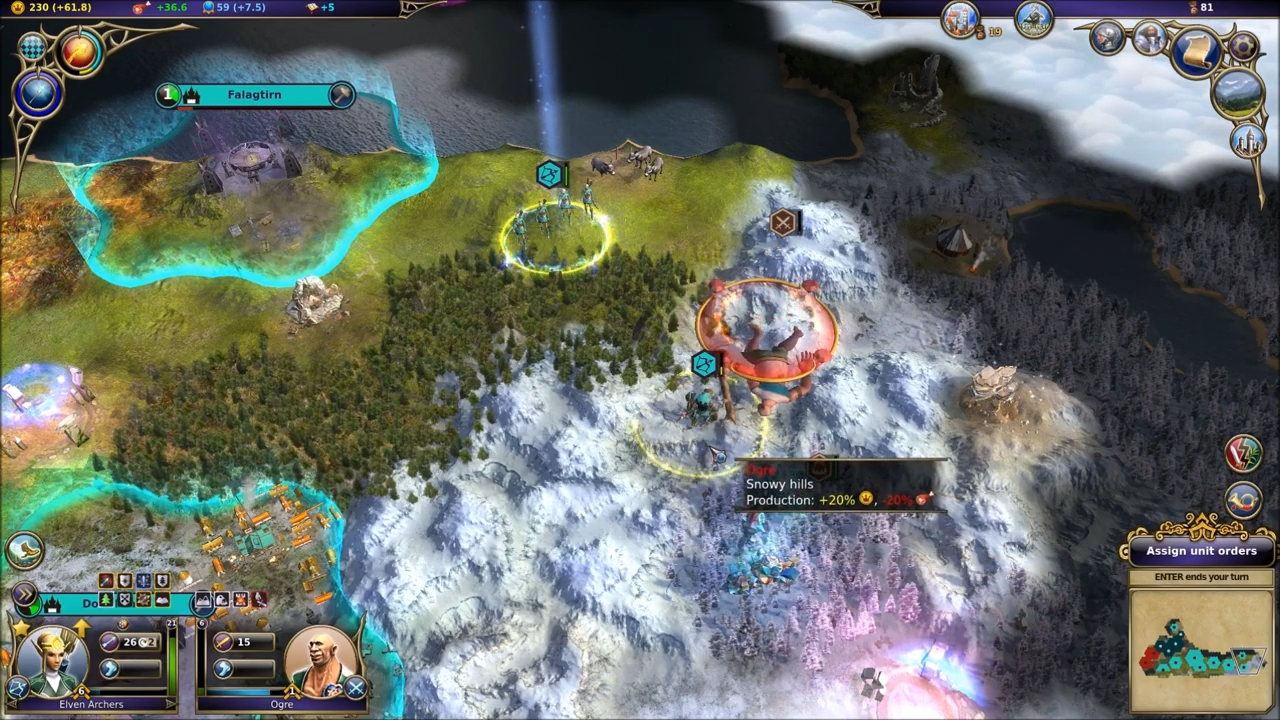Click the minimap in the bottom-right corner
Screen dimensions: 1280x720
coord(1200,655)
